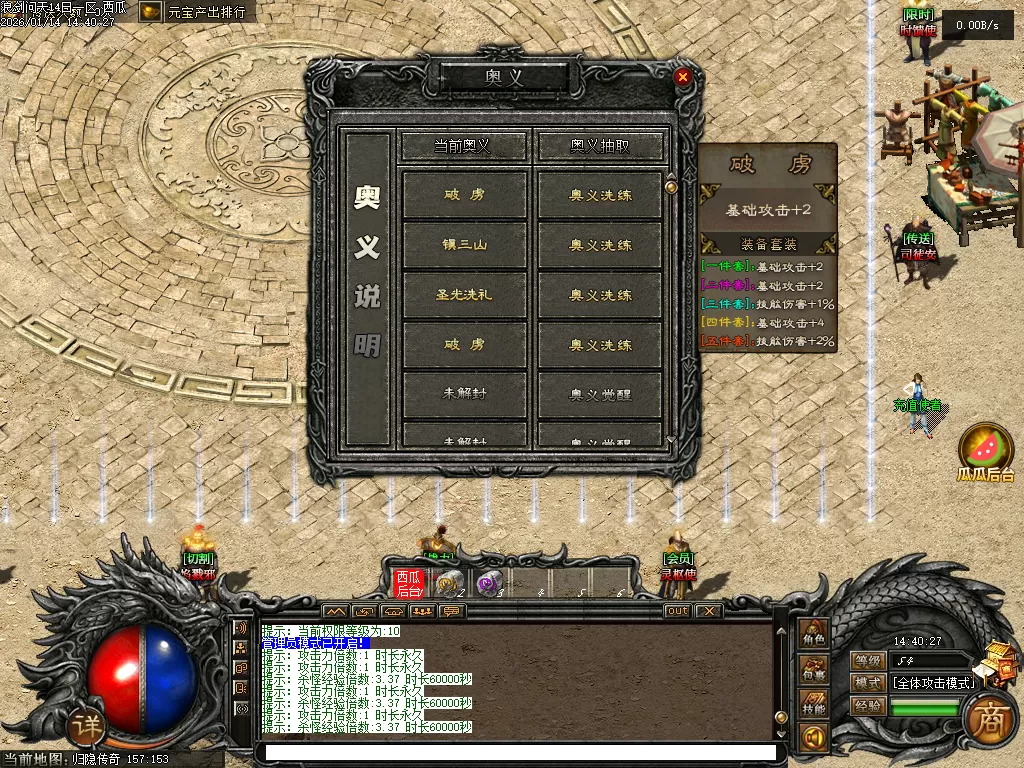Use the purple swirl stone in hotbar
This screenshot has height=768, width=1024.
pyautogui.click(x=489, y=583)
